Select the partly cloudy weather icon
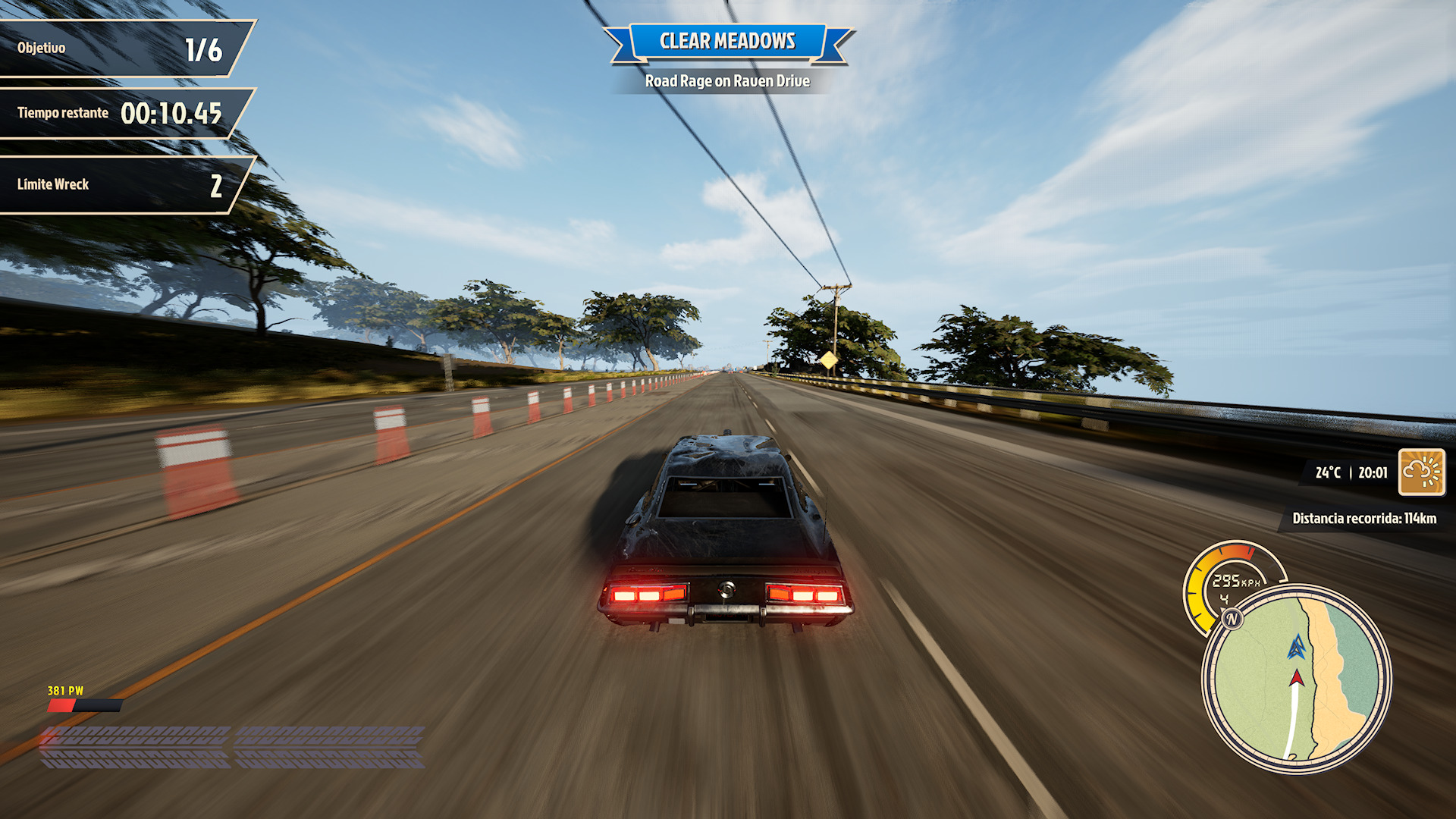Screen dimensions: 1456x819 tap(1421, 472)
